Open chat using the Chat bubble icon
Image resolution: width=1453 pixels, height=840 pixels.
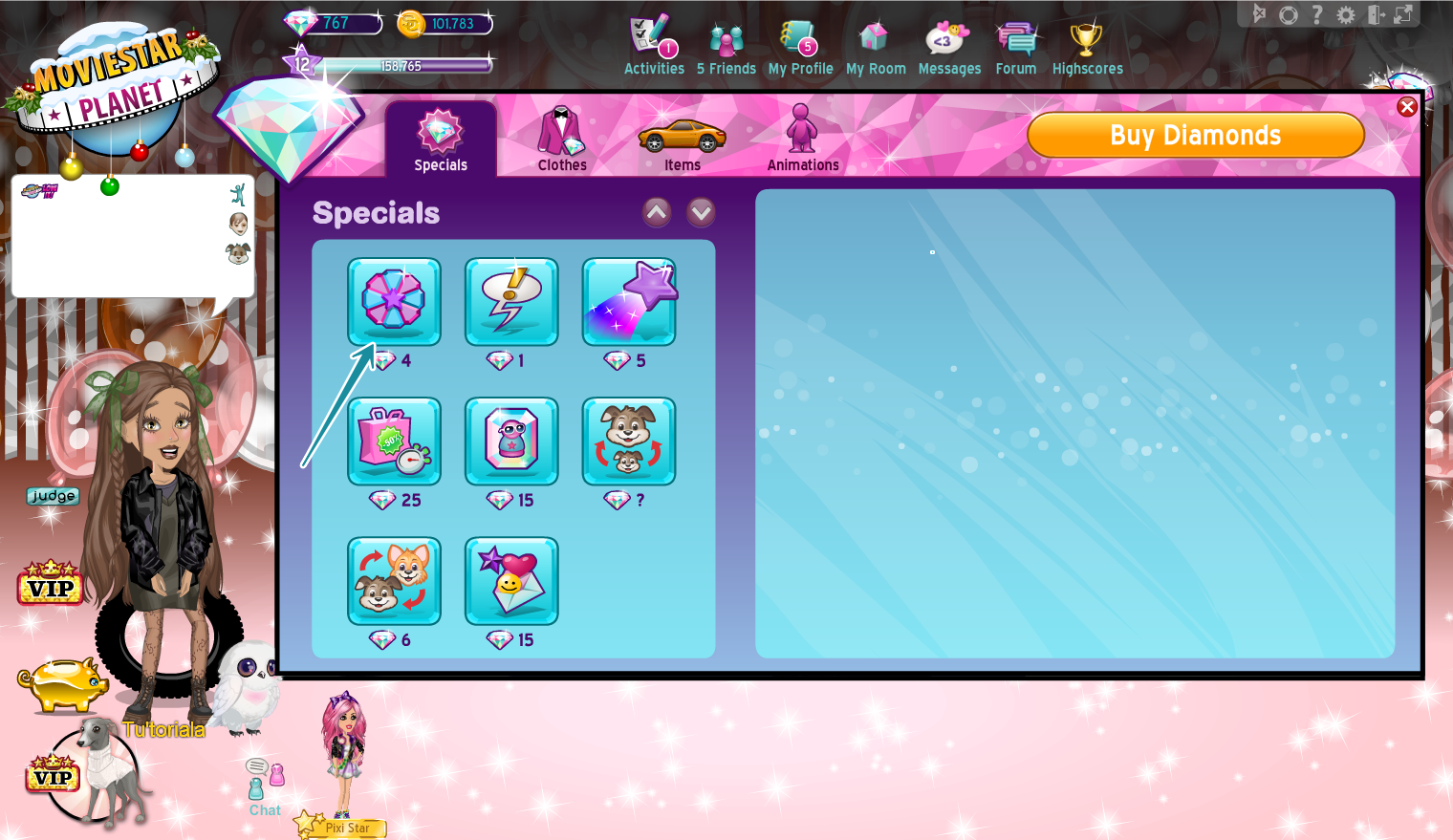tap(263, 784)
